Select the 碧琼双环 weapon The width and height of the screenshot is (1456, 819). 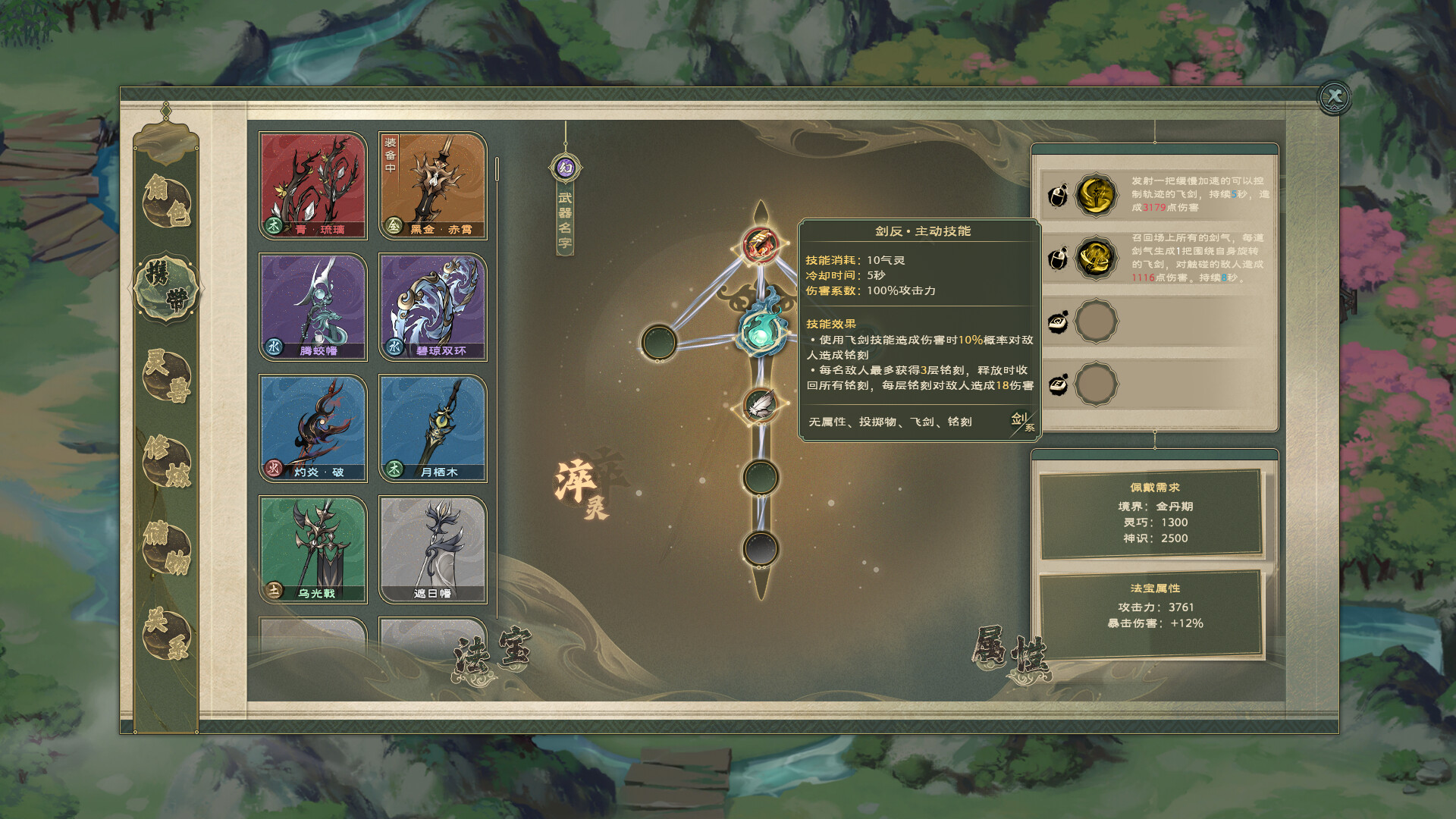433,307
